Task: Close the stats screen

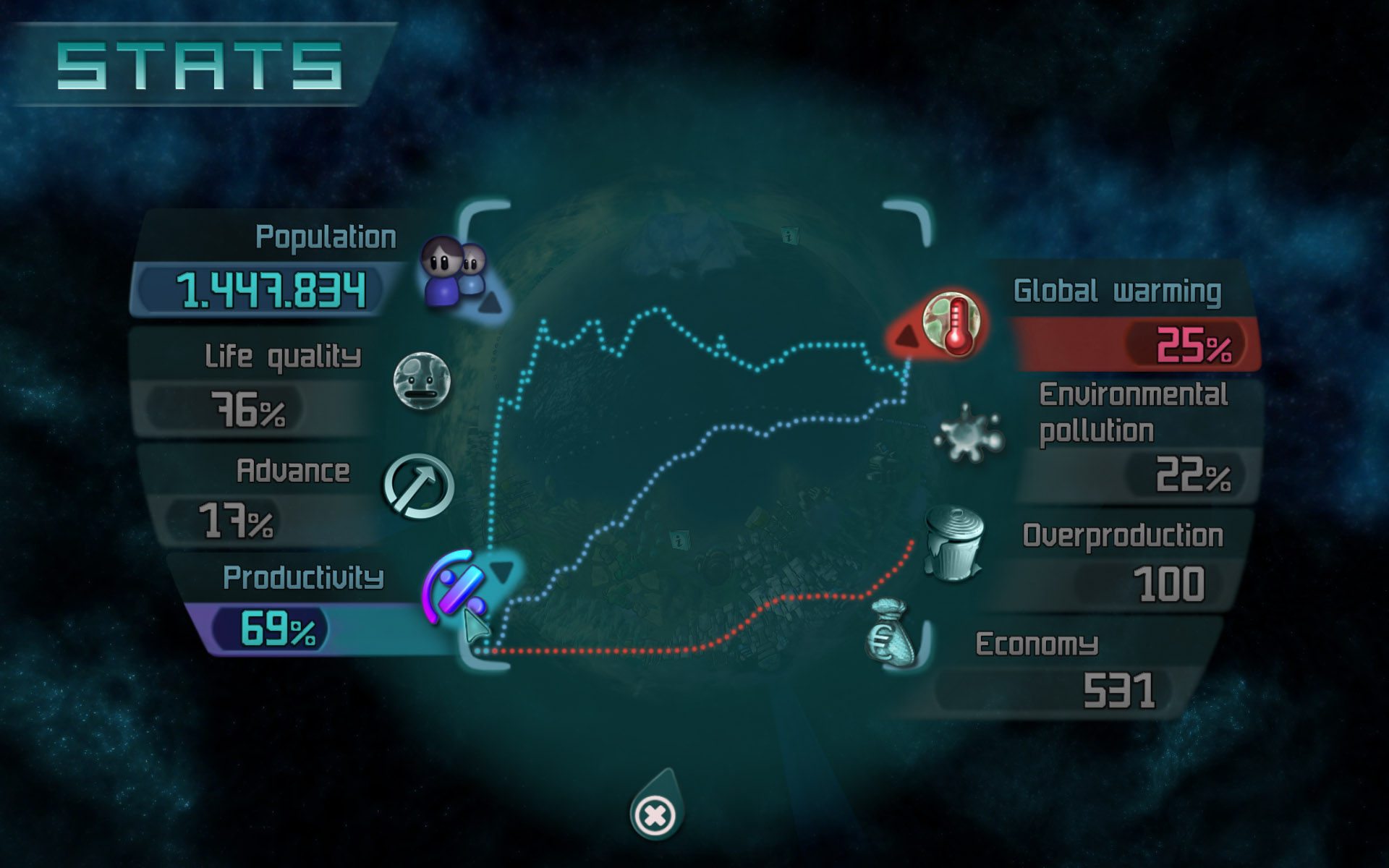Action: click(655, 816)
